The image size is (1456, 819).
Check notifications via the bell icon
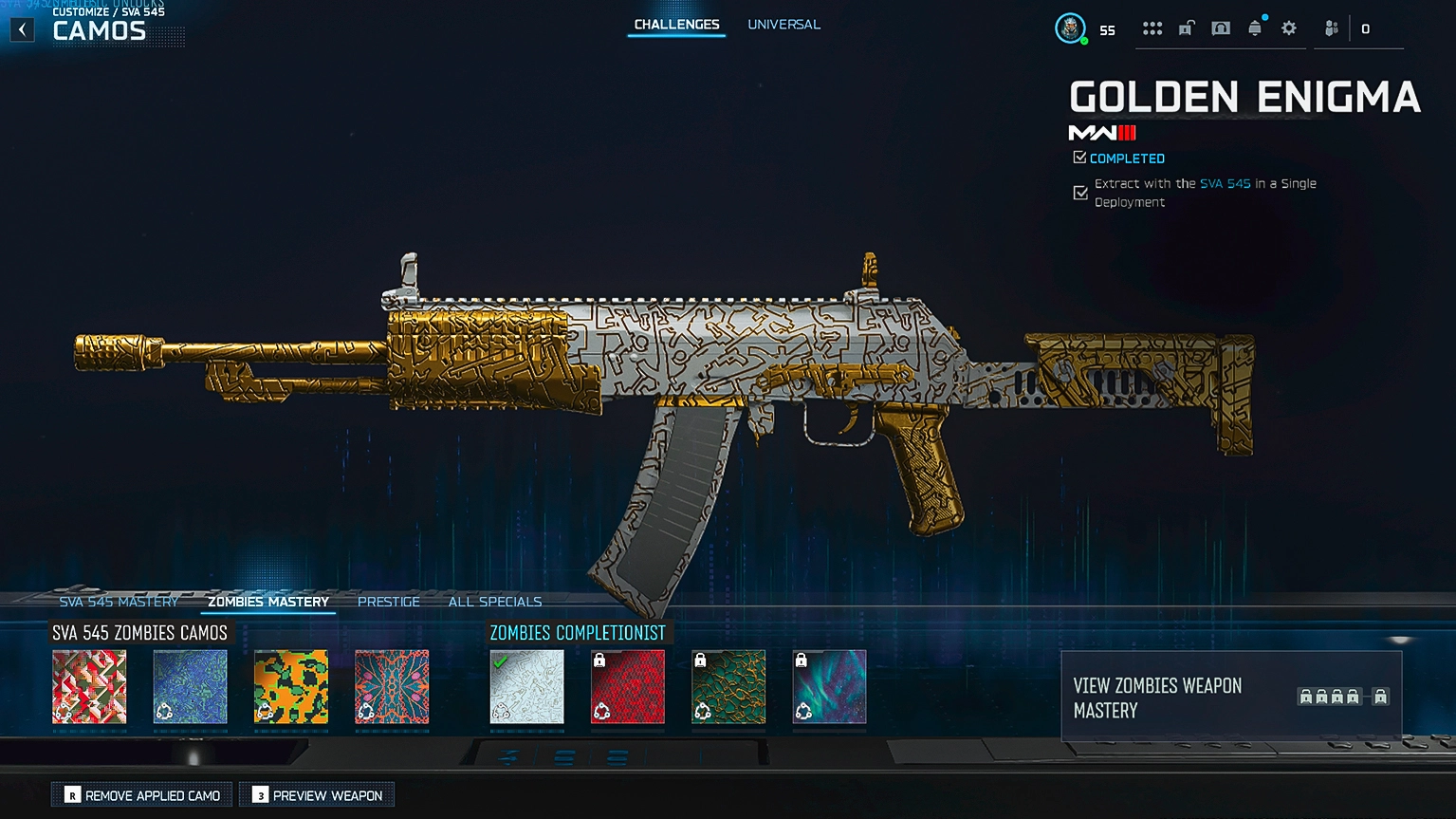click(x=1256, y=28)
